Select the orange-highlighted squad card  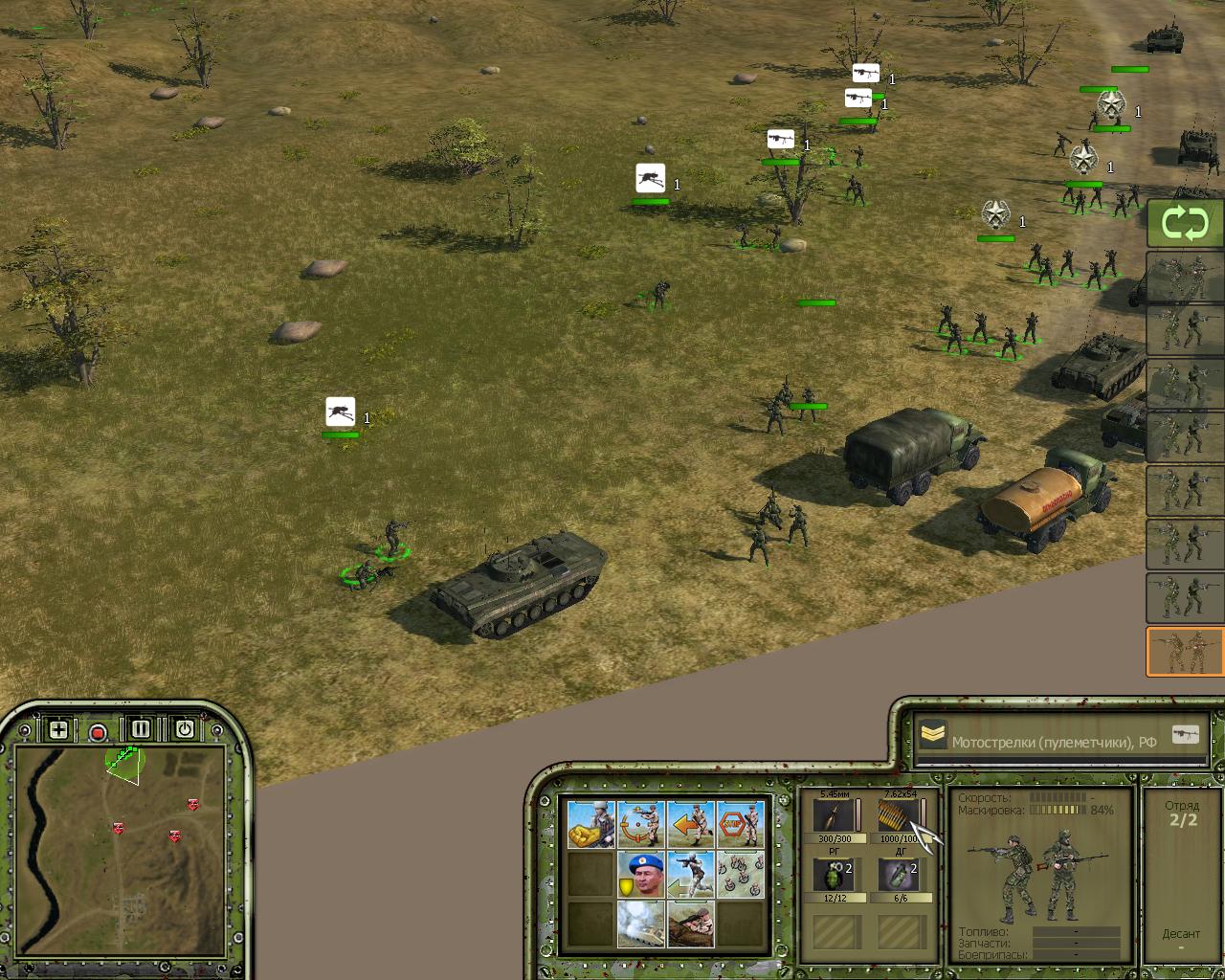1185,652
